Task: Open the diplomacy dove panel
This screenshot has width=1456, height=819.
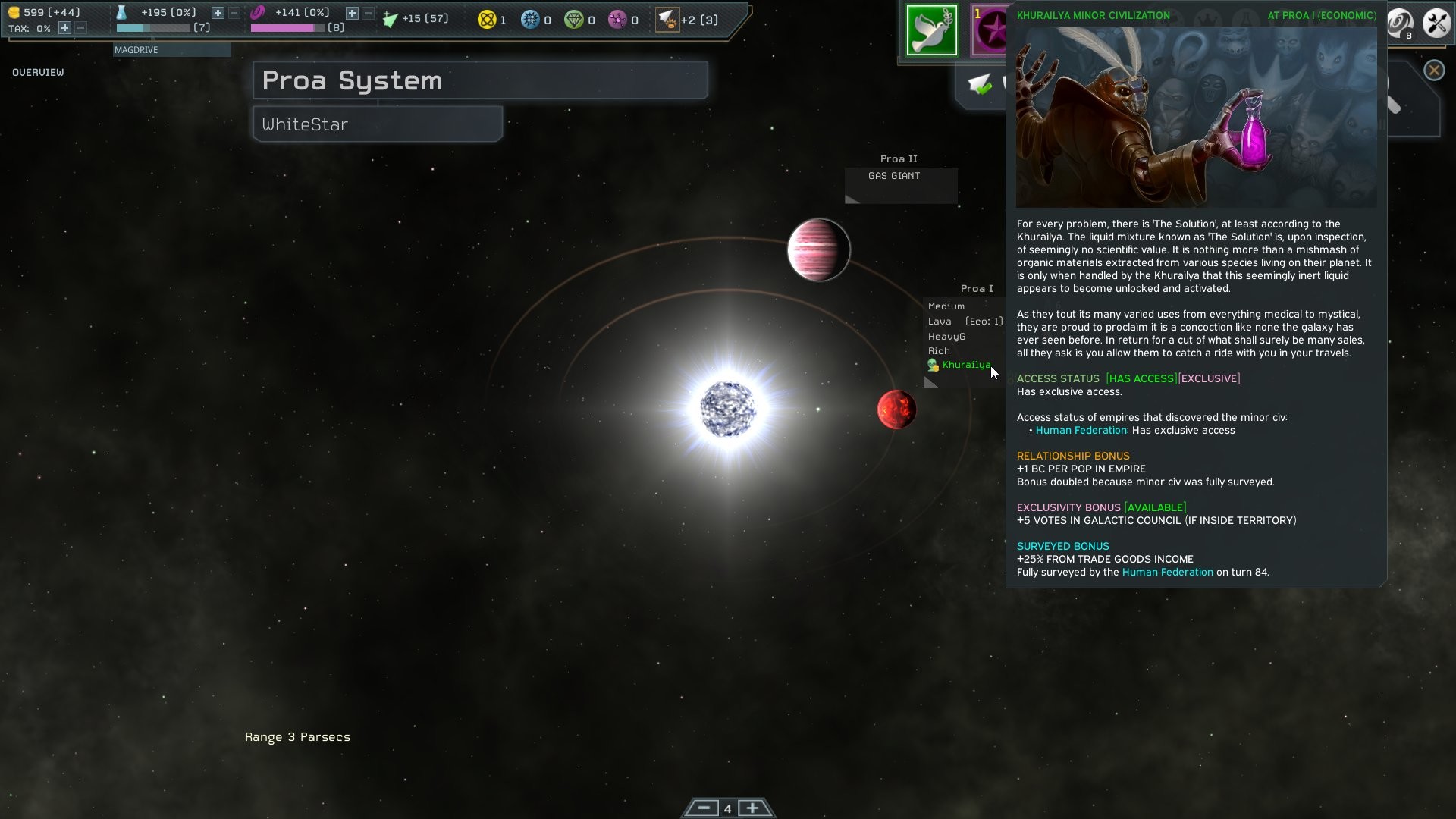Action: pos(932,30)
